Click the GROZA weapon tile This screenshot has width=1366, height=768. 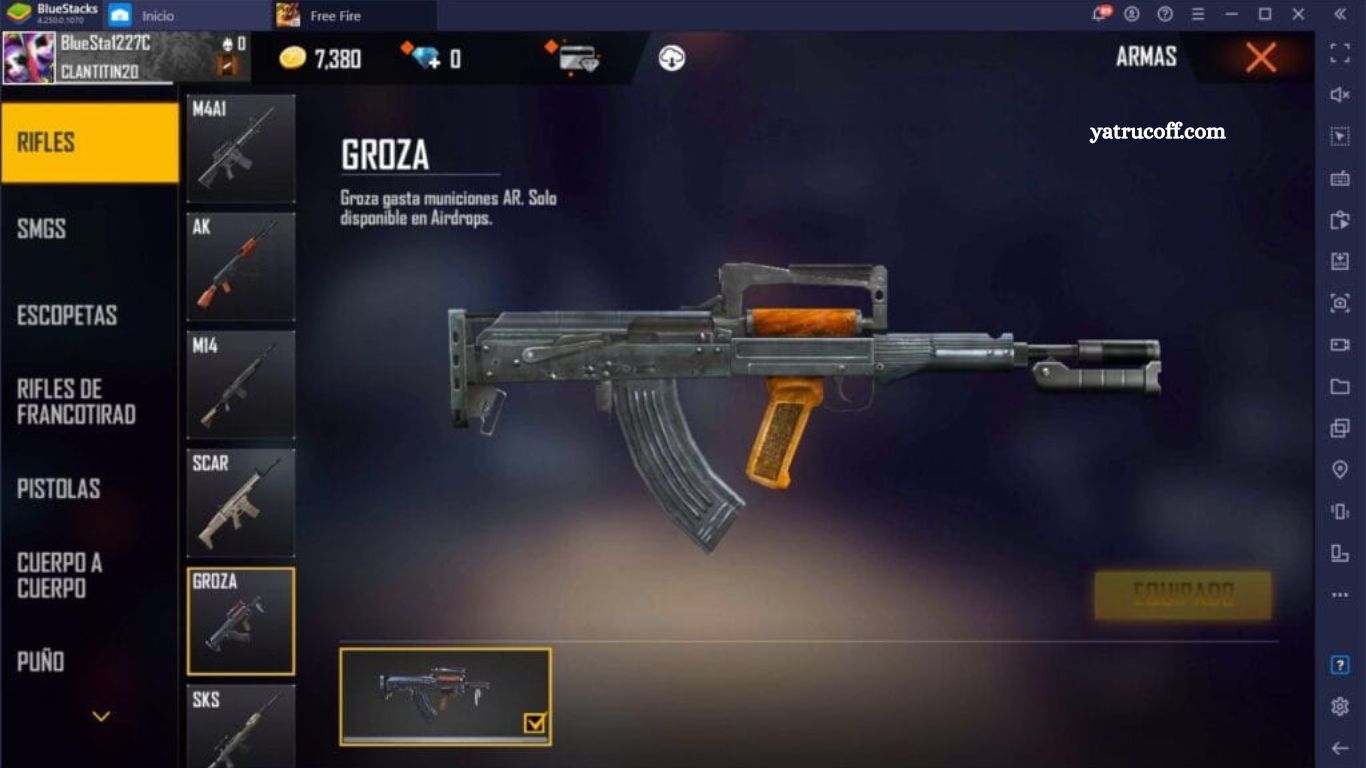[241, 621]
